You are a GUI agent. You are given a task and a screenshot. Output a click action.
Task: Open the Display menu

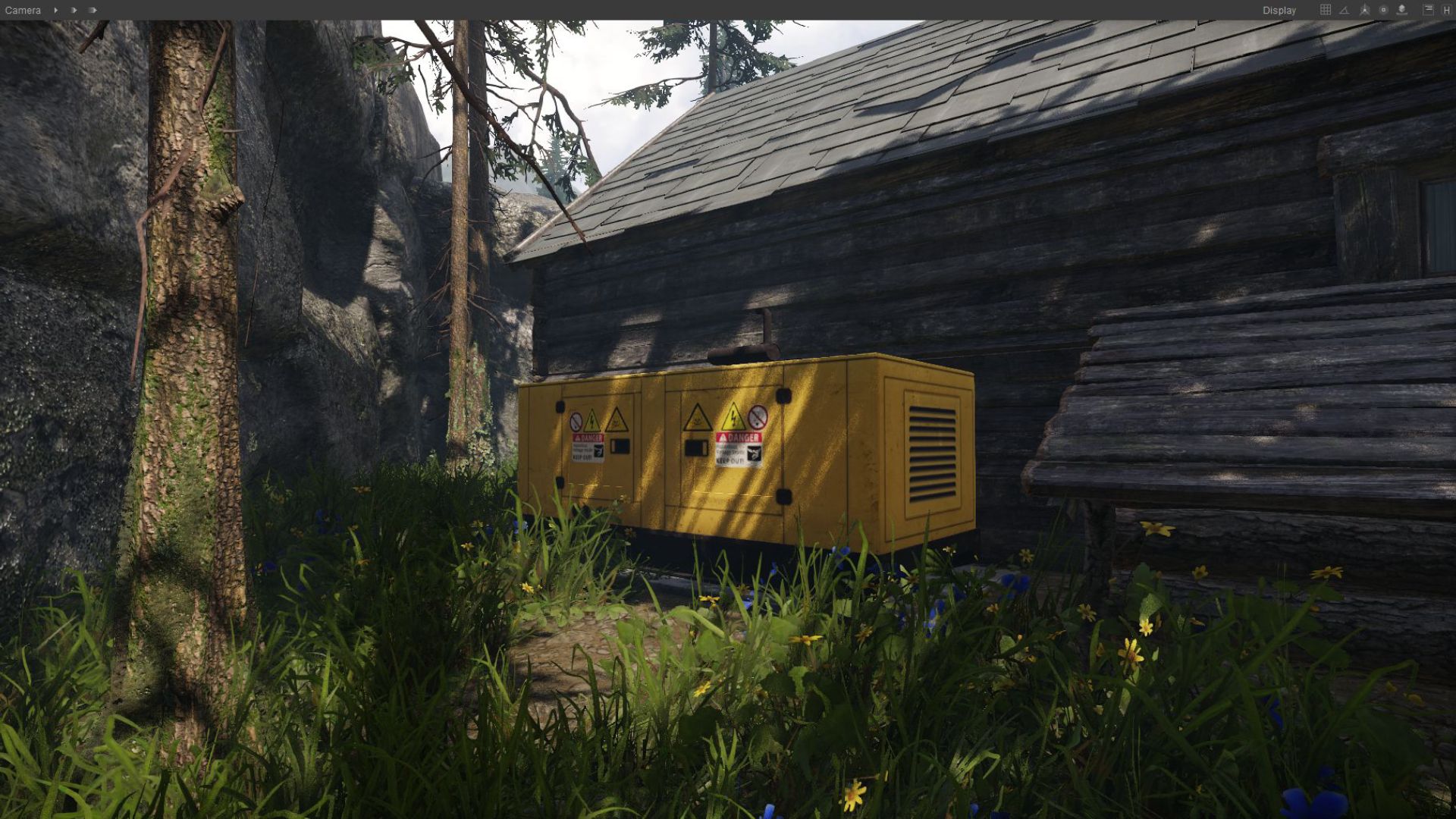click(1279, 10)
